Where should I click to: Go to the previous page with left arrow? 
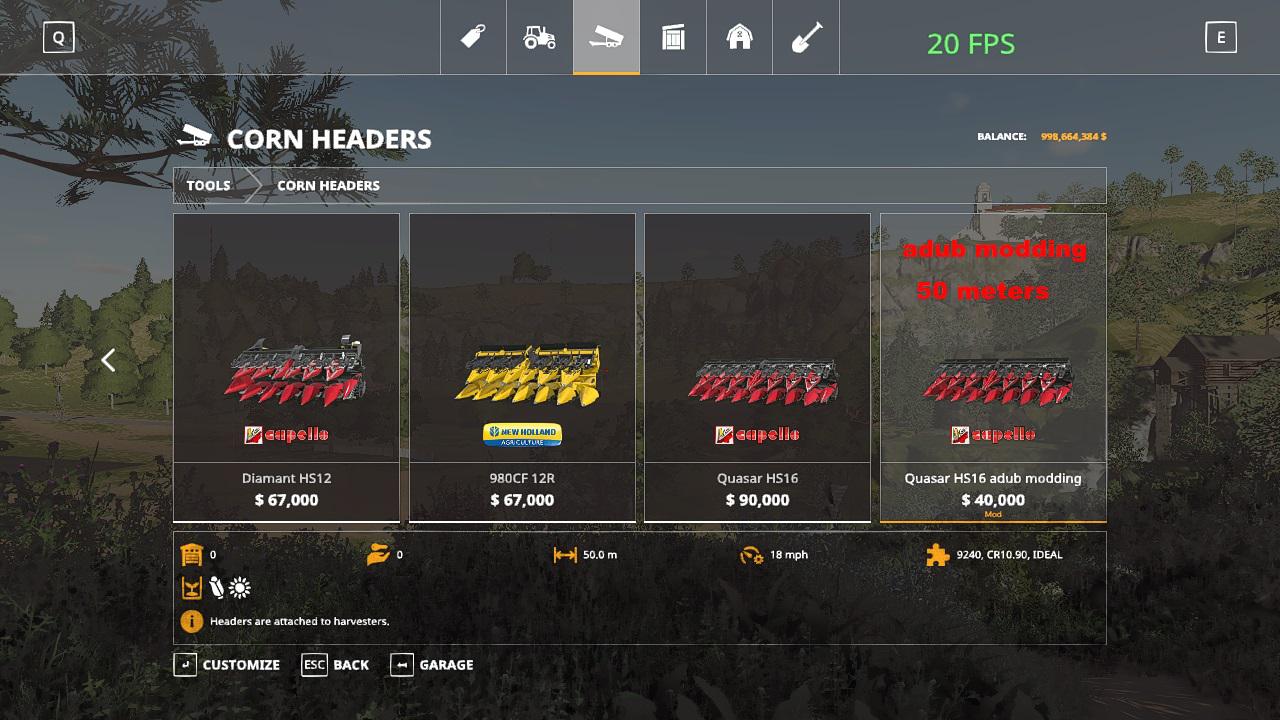coord(109,360)
